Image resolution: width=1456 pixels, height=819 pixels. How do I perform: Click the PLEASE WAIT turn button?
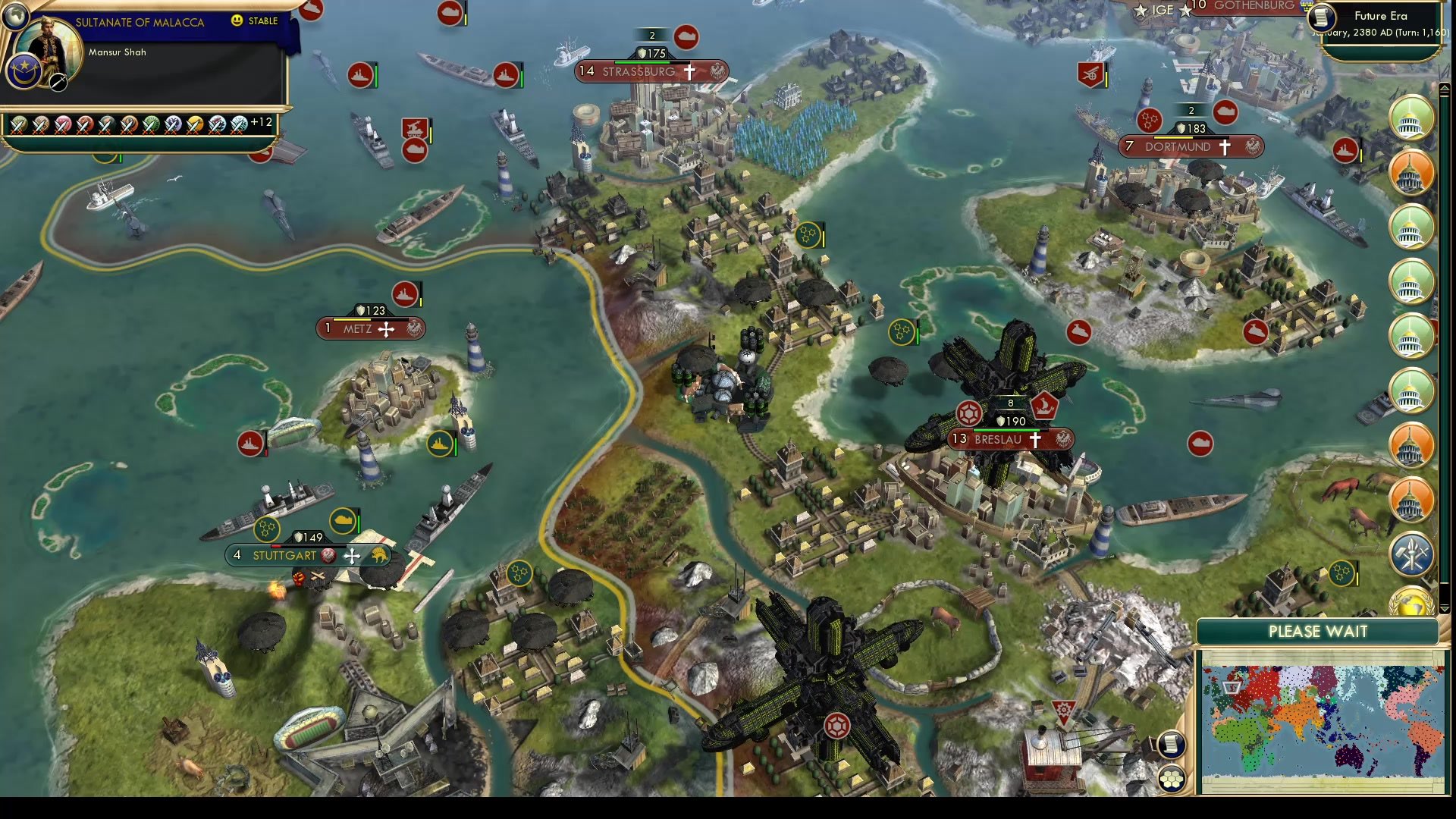[1317, 632]
